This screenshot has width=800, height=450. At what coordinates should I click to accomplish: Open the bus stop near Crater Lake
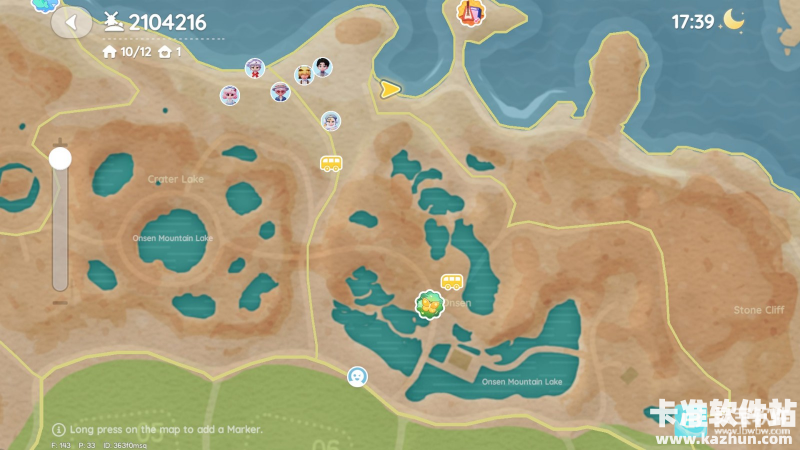coord(330,163)
